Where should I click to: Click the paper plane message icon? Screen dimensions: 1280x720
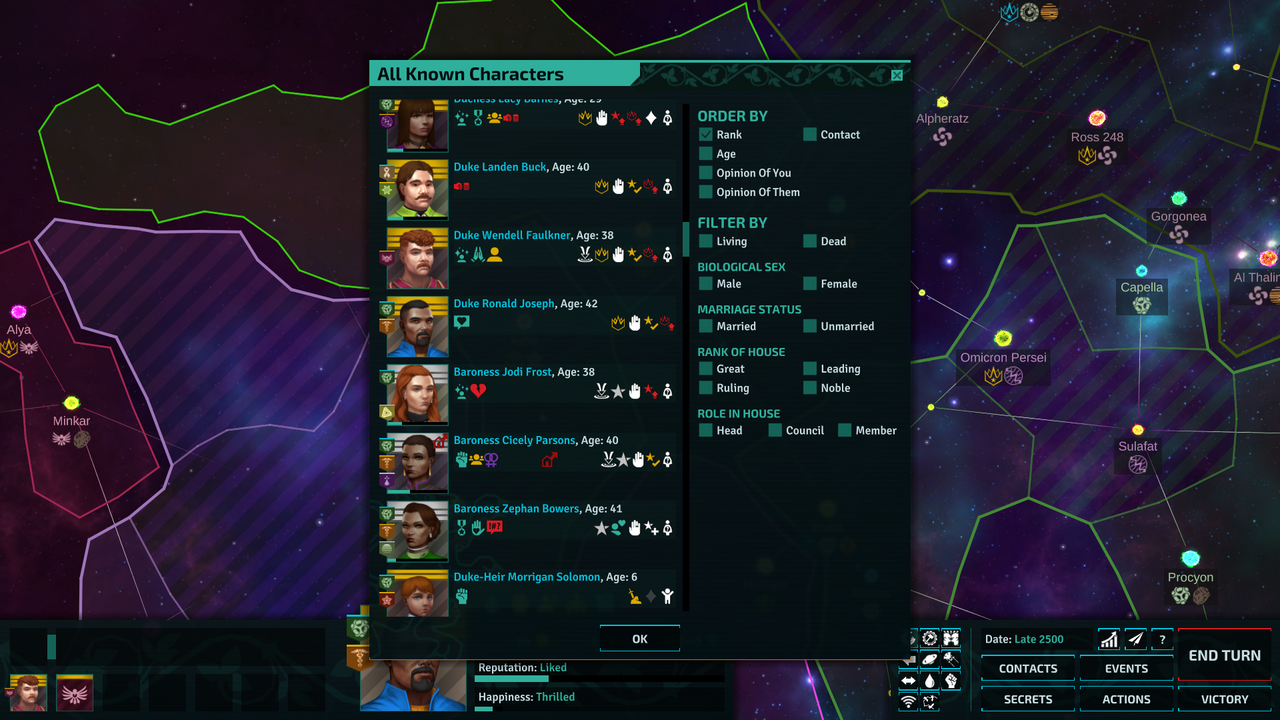pos(1135,638)
